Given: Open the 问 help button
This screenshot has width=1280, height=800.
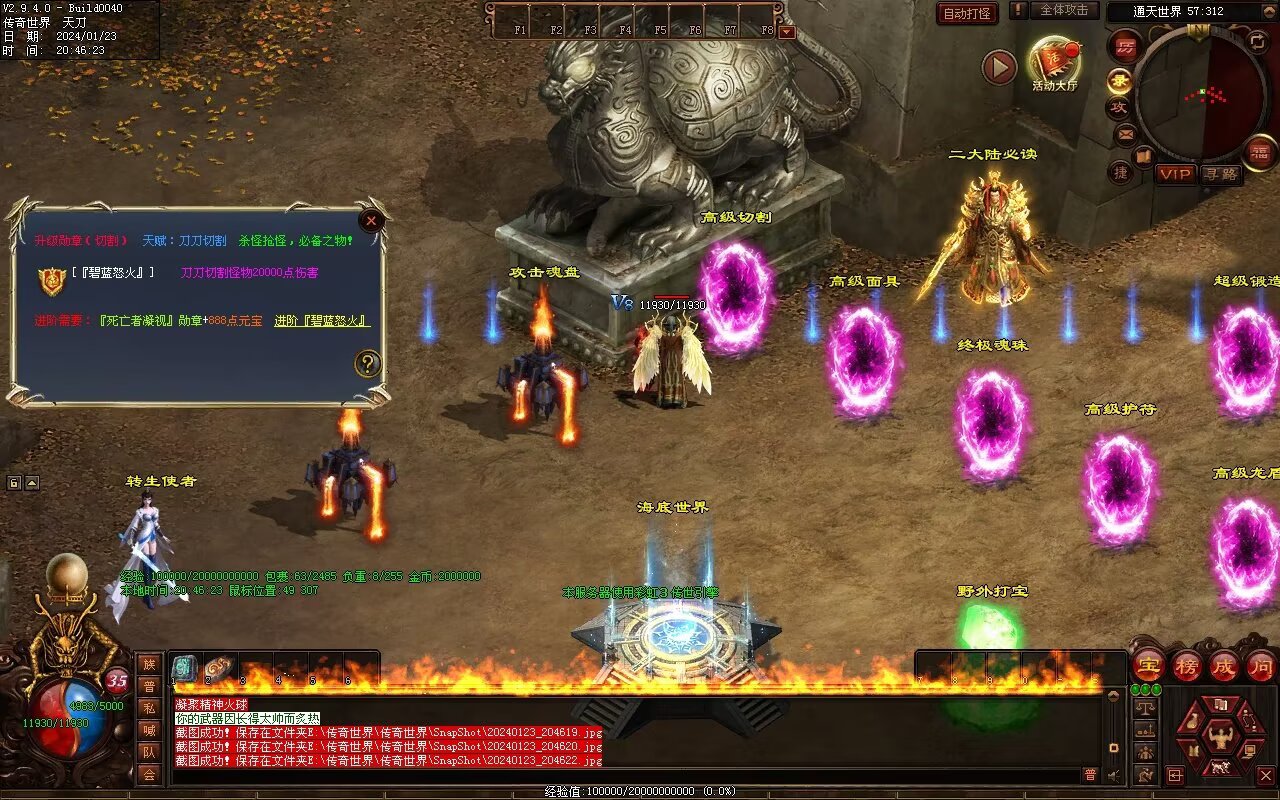Looking at the screenshot, I should point(1260,665).
